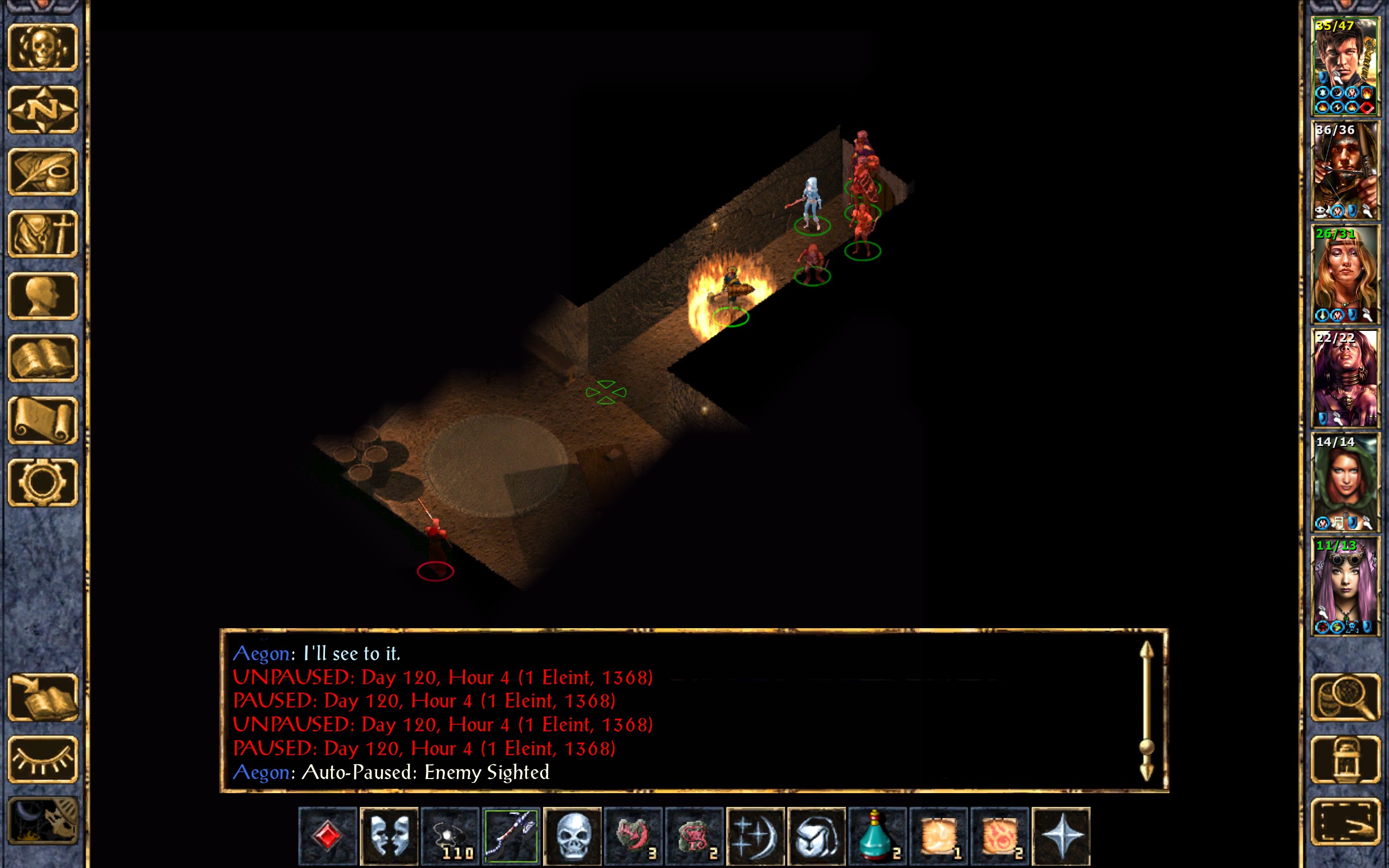This screenshot has height=868, width=1389.
Task: Open quick loot with the magnifying glass button
Action: point(1345,697)
